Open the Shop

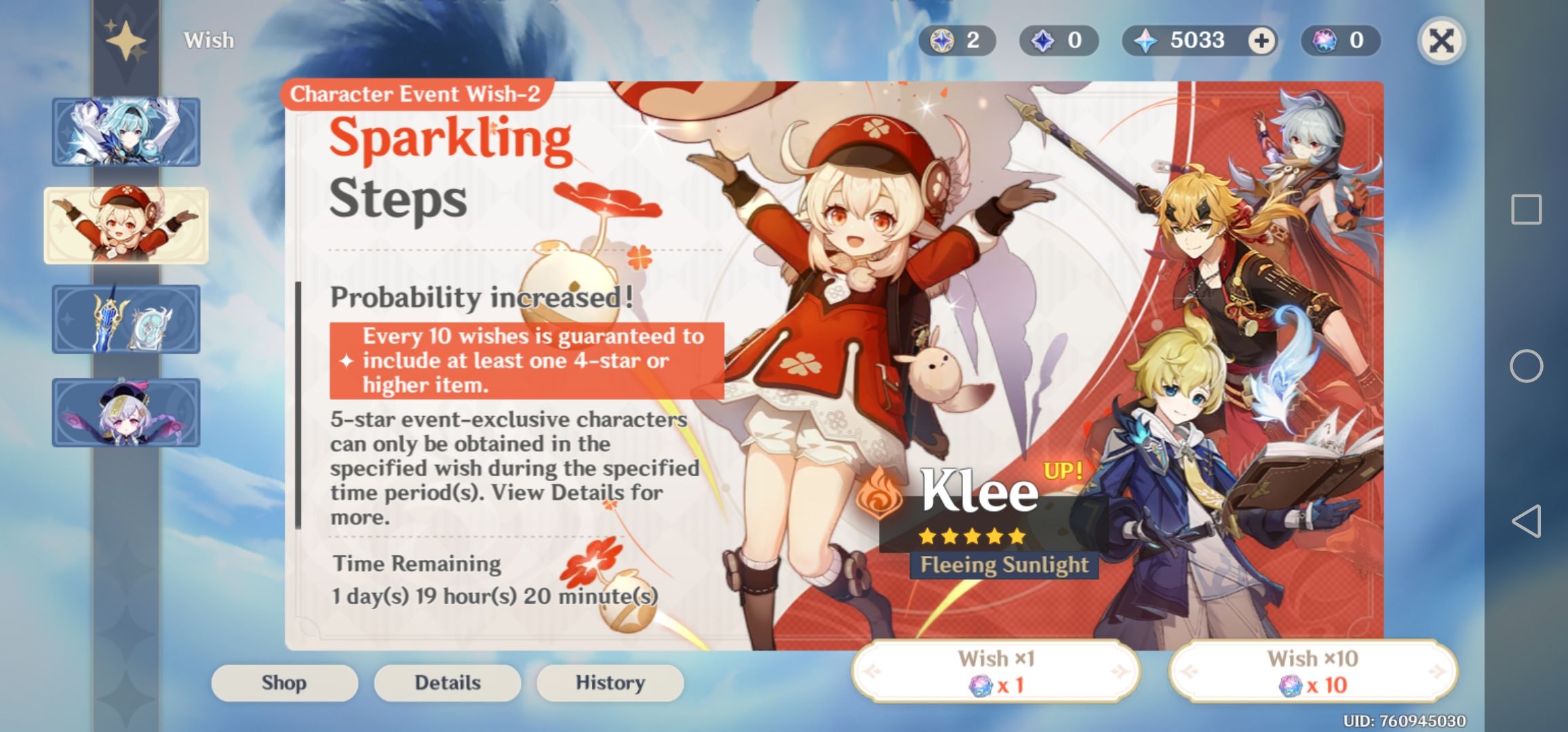(285, 683)
